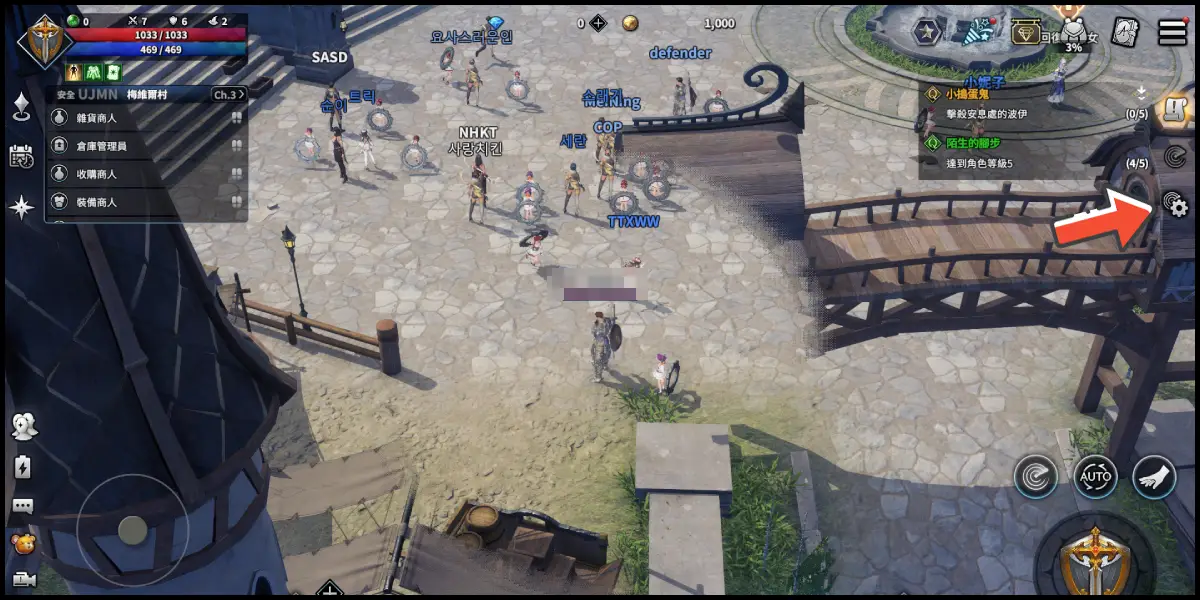Screen dimensions: 1200x600
Task: Use the winged glove skill button
Action: point(1154,477)
